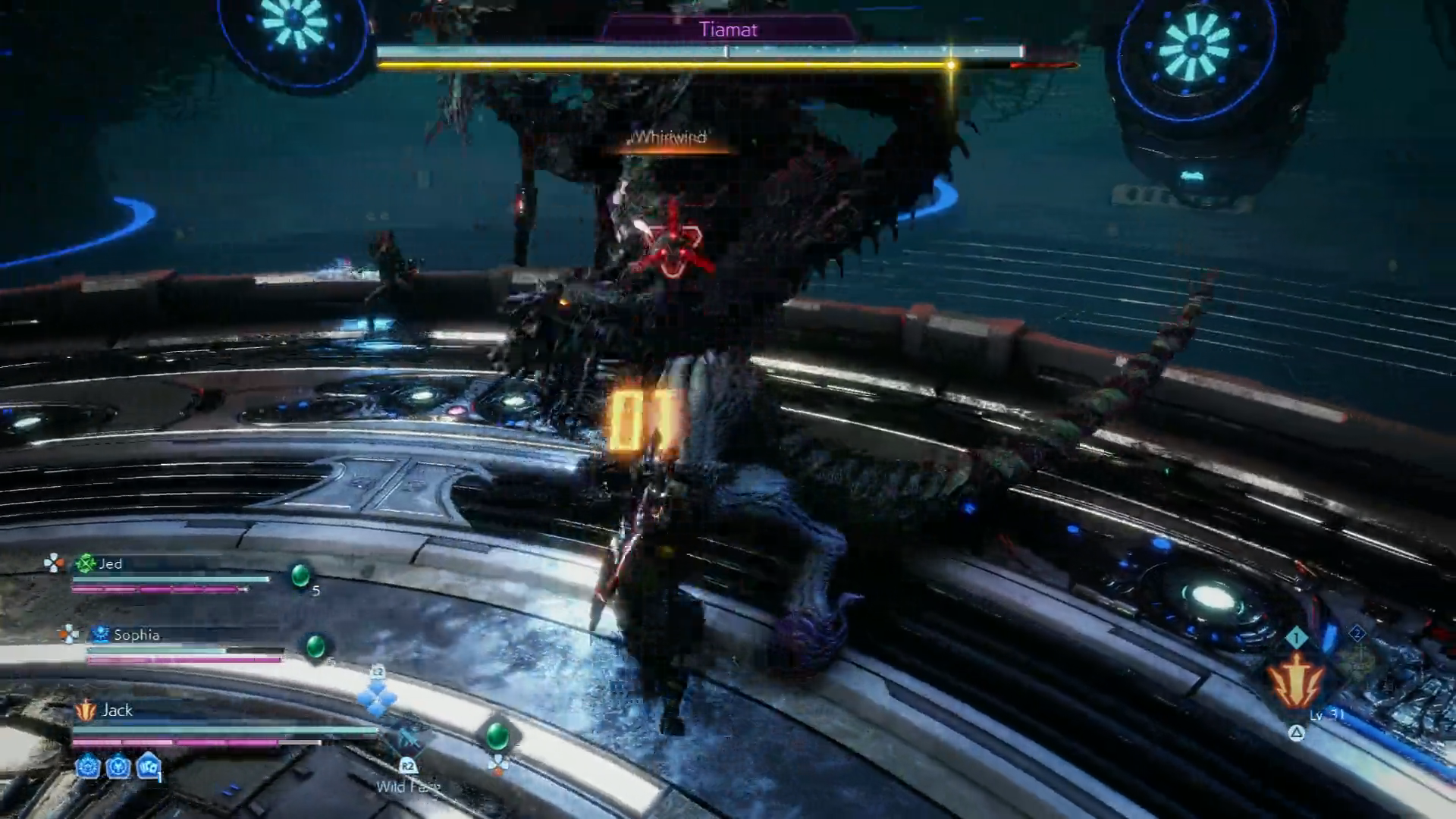Screen dimensions: 1456x819
Task: Switch to the secondary job slot 2
Action: pos(1357,633)
